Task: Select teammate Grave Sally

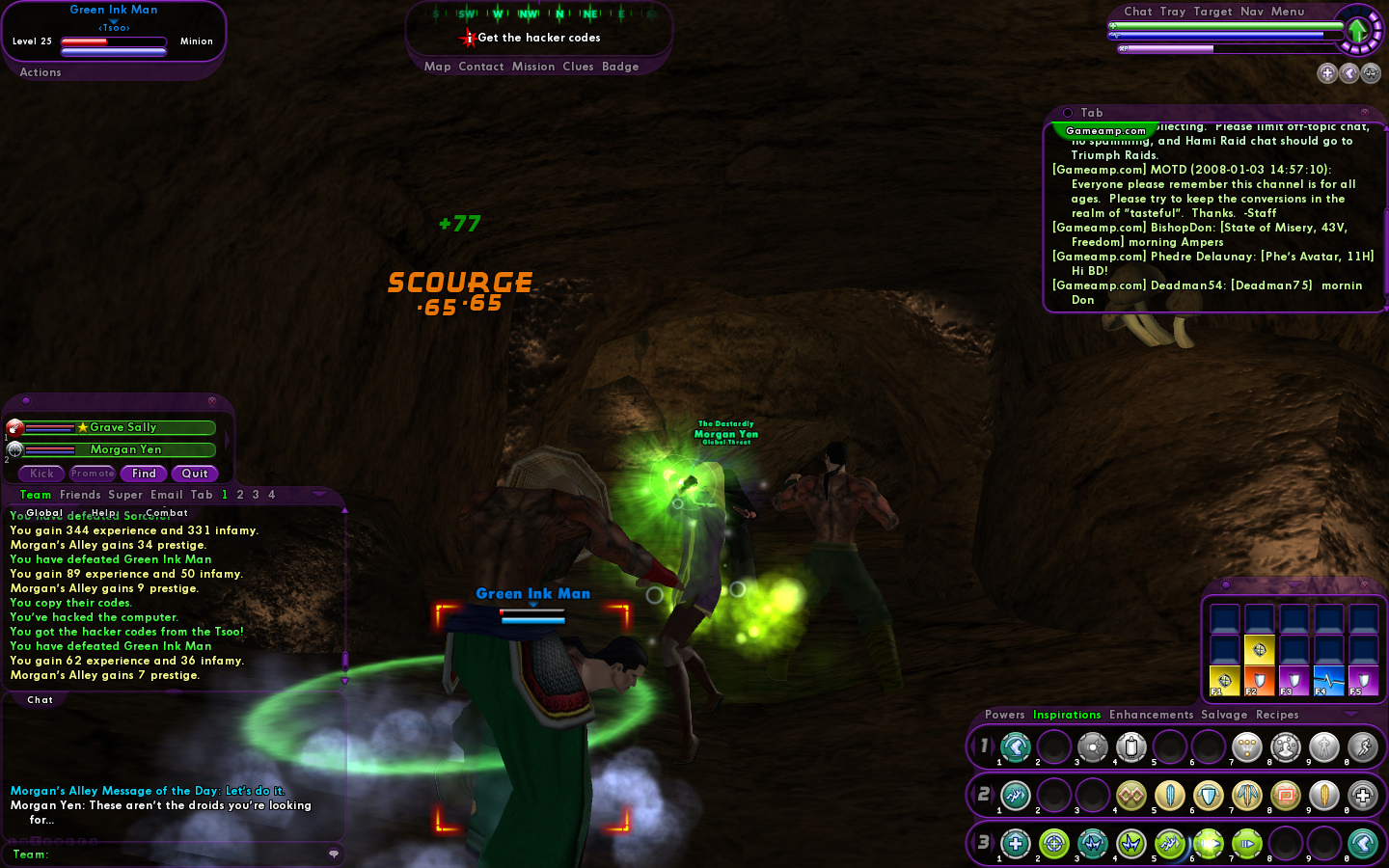Action: coord(122,427)
